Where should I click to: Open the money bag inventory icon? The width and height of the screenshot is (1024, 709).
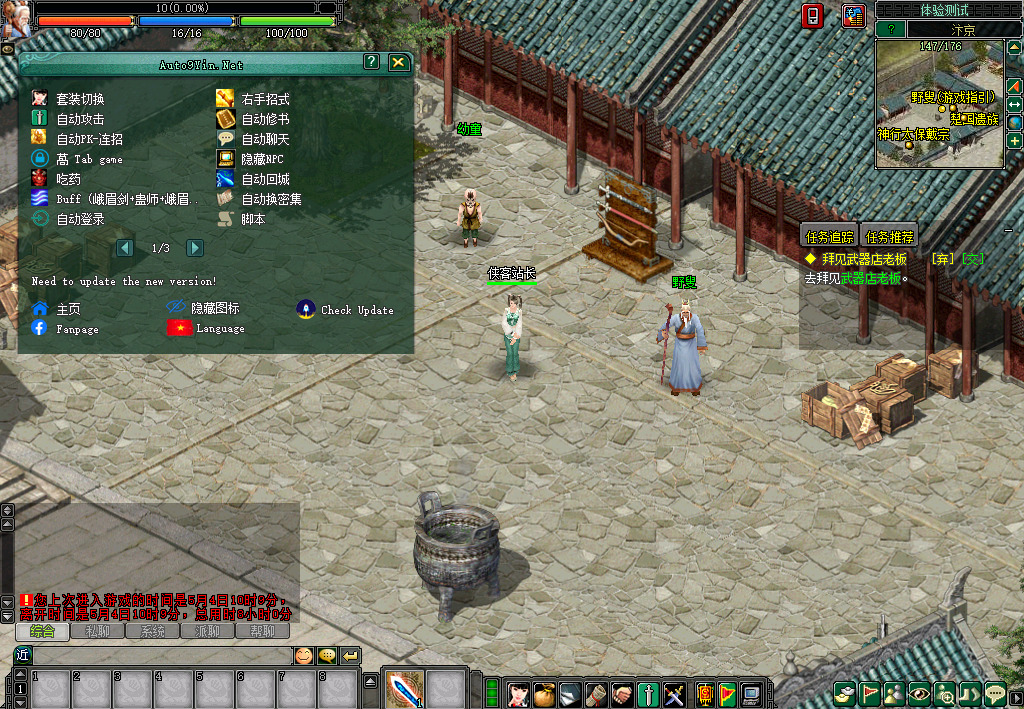point(543,693)
